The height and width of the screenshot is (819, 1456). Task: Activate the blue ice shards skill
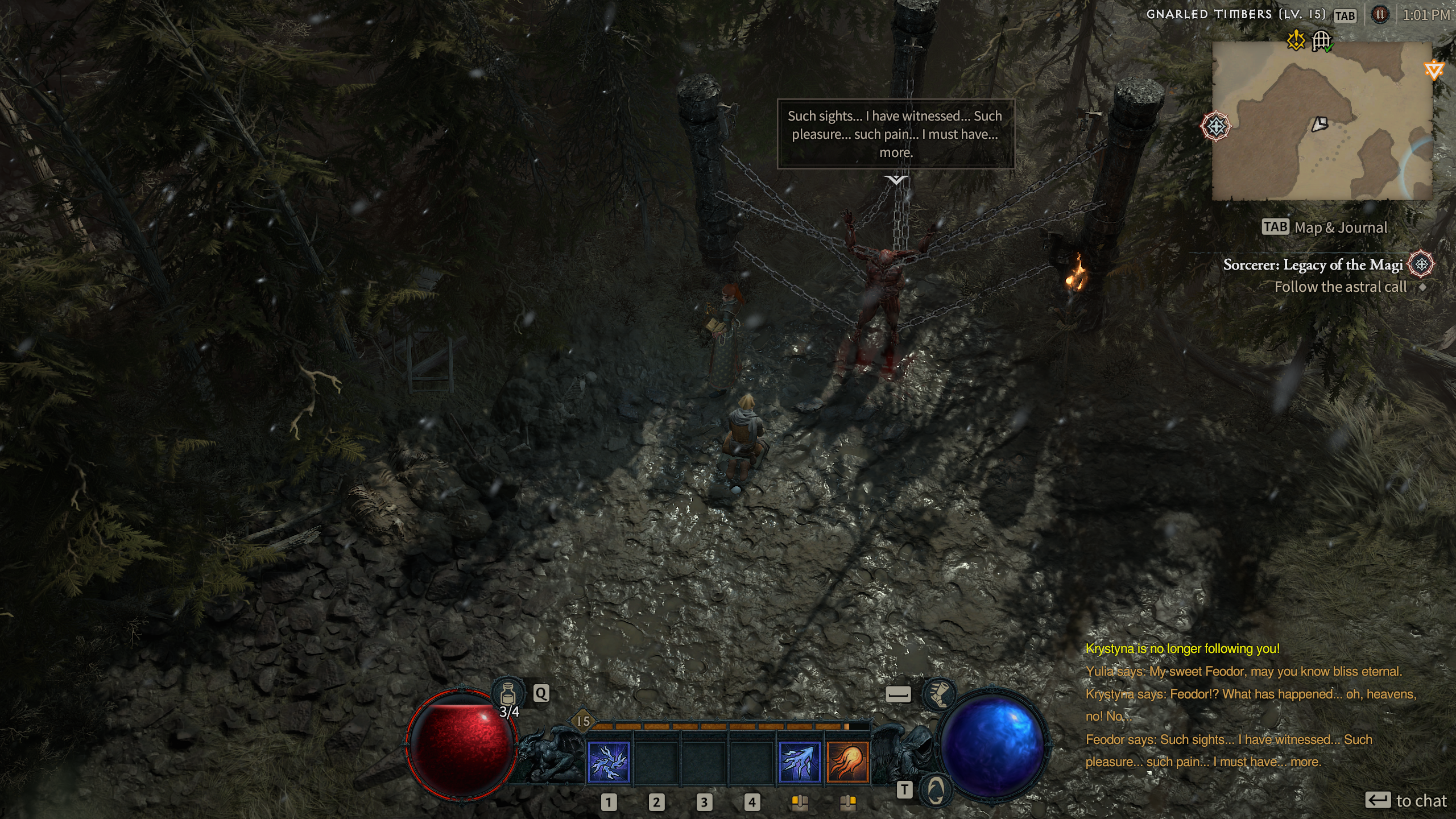[x=799, y=762]
